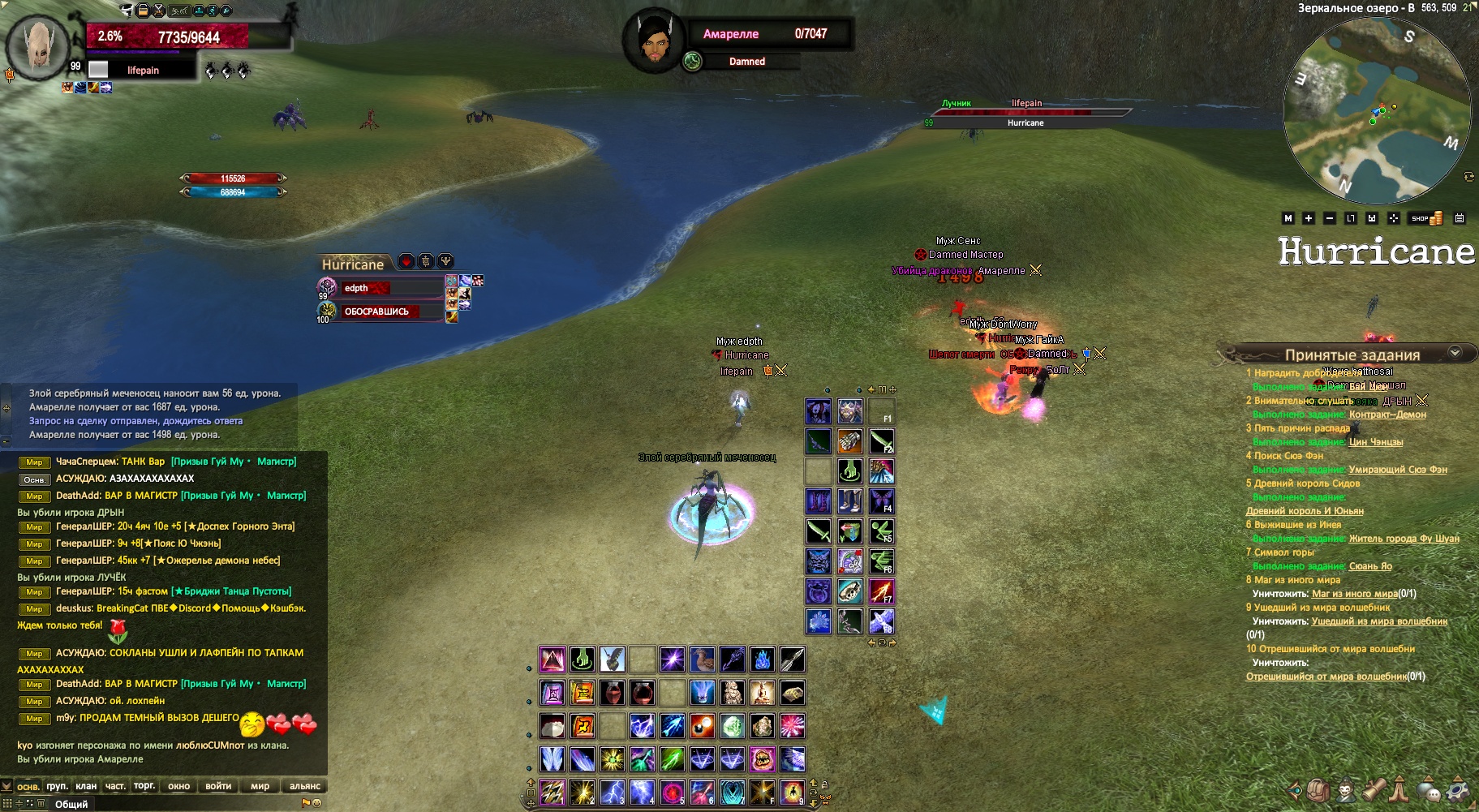This screenshot has height=812, width=1479.
Task: Open the SHOP button with gold coins
Action: point(1426,218)
